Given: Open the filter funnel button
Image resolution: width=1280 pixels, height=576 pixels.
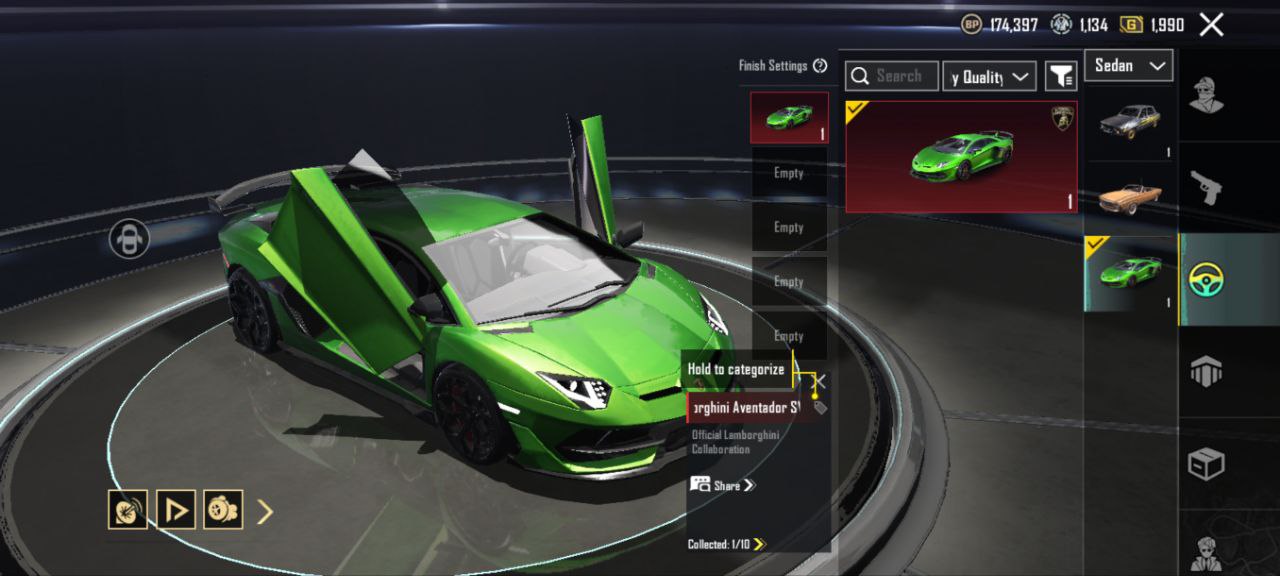Looking at the screenshot, I should click(1060, 76).
